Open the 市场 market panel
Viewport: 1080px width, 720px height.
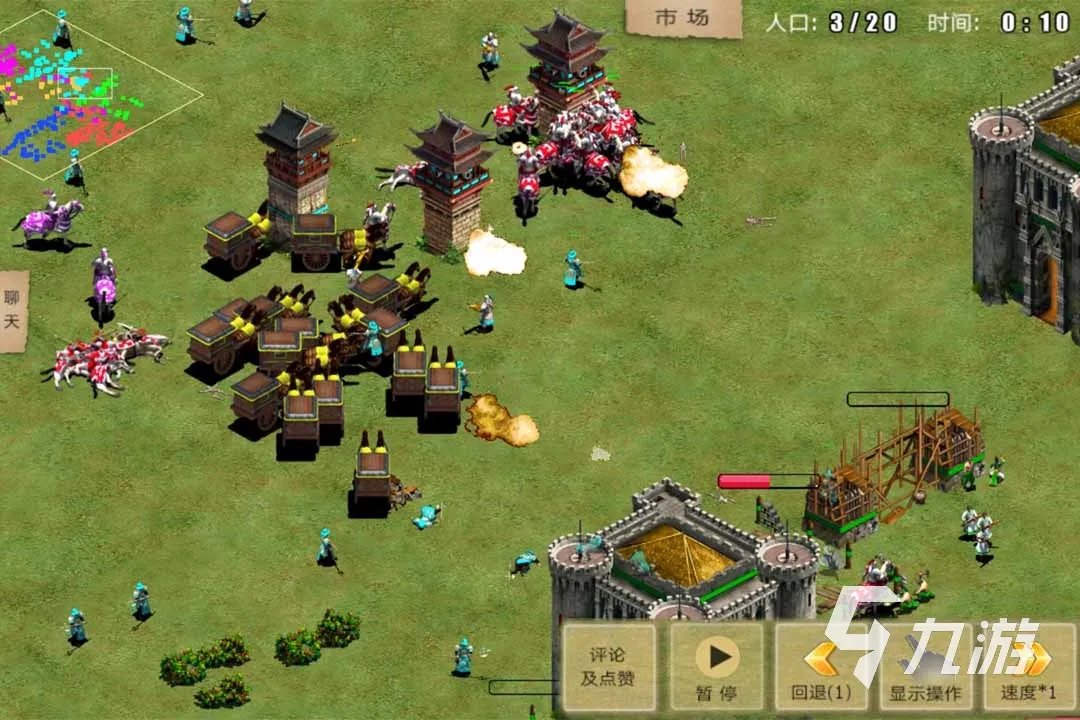[x=683, y=17]
